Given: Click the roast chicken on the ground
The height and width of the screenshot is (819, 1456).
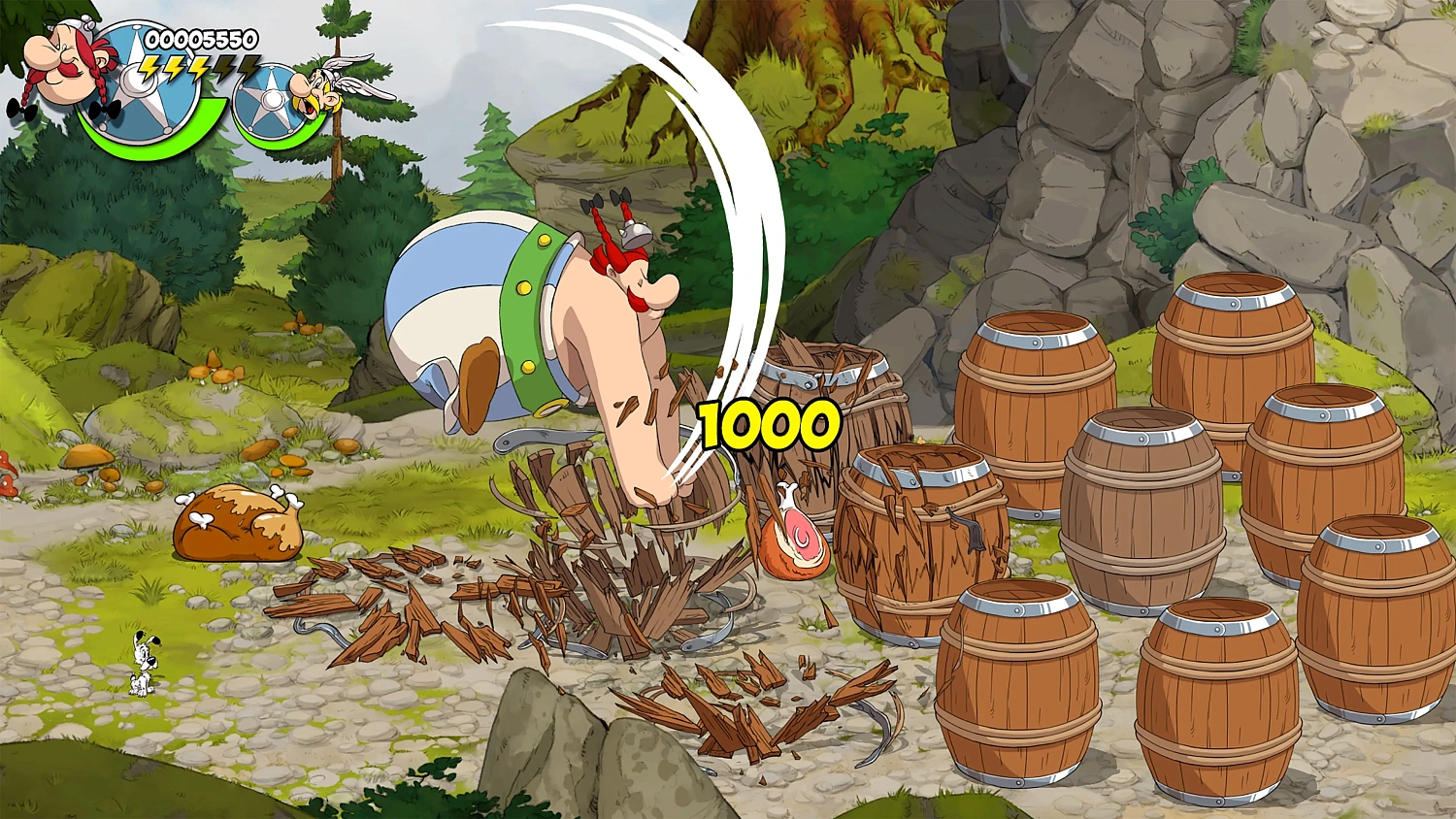Looking at the screenshot, I should (x=238, y=521).
